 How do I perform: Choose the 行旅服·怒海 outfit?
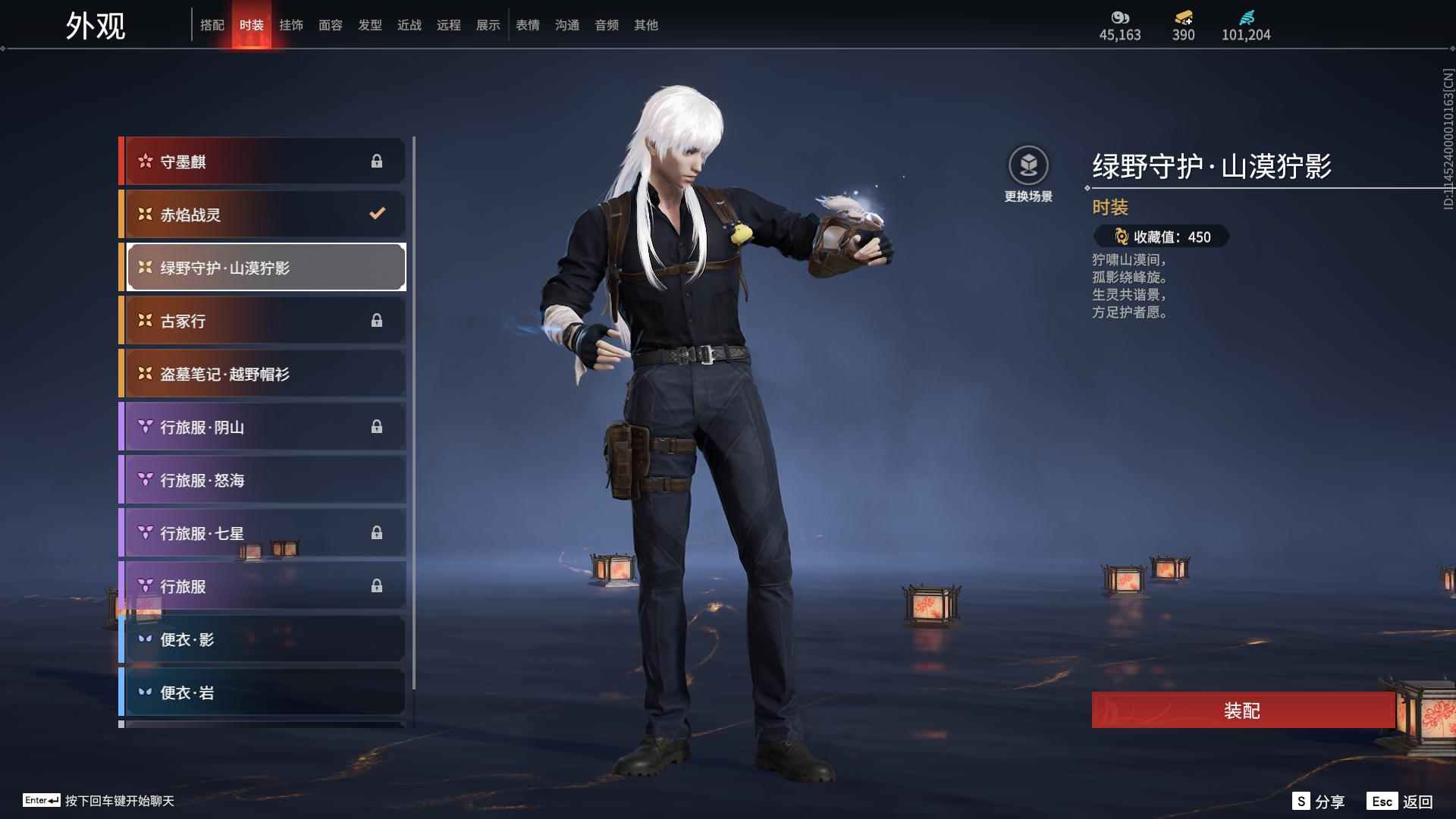pyautogui.click(x=262, y=480)
